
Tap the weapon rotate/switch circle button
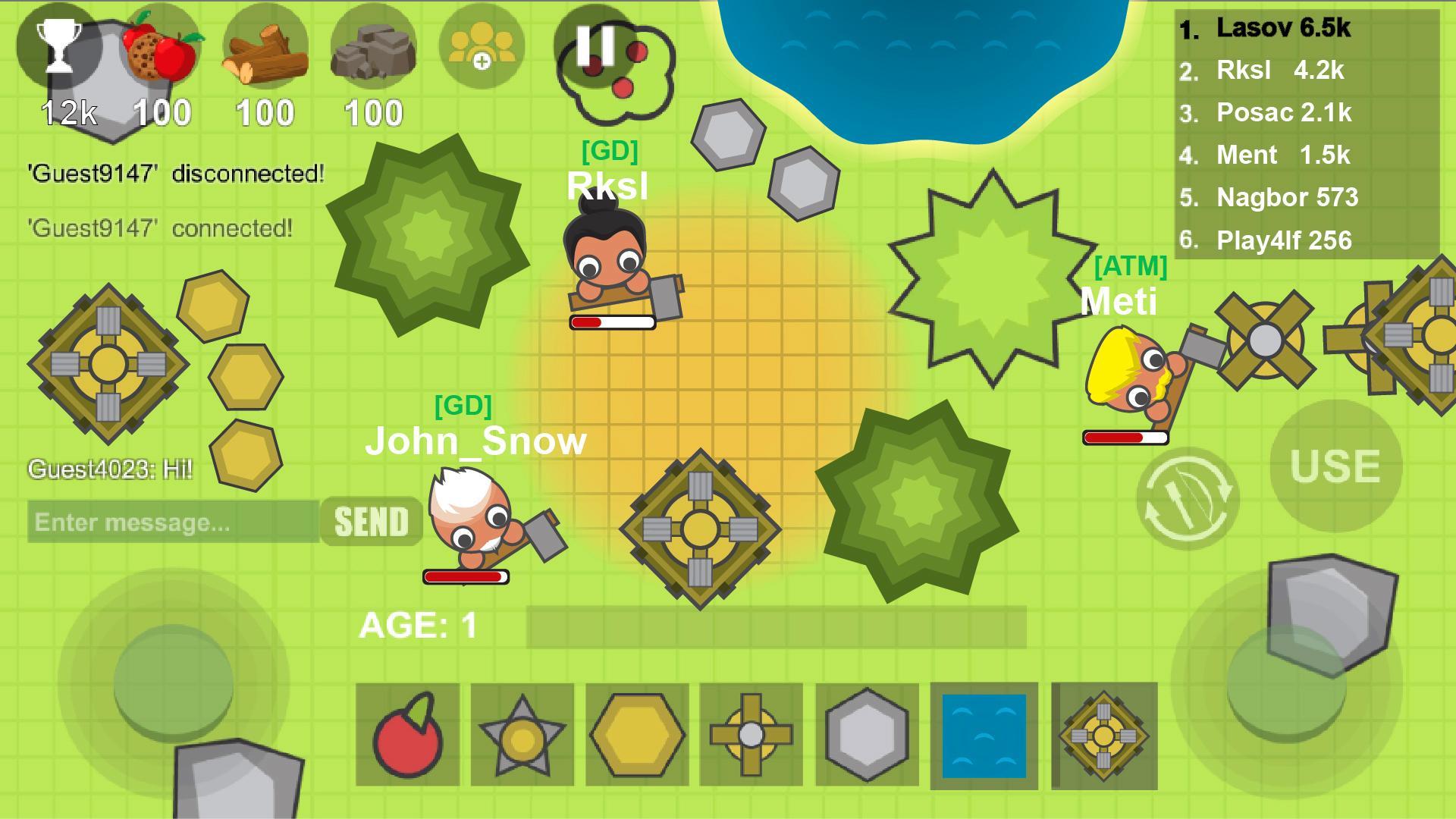[1186, 497]
